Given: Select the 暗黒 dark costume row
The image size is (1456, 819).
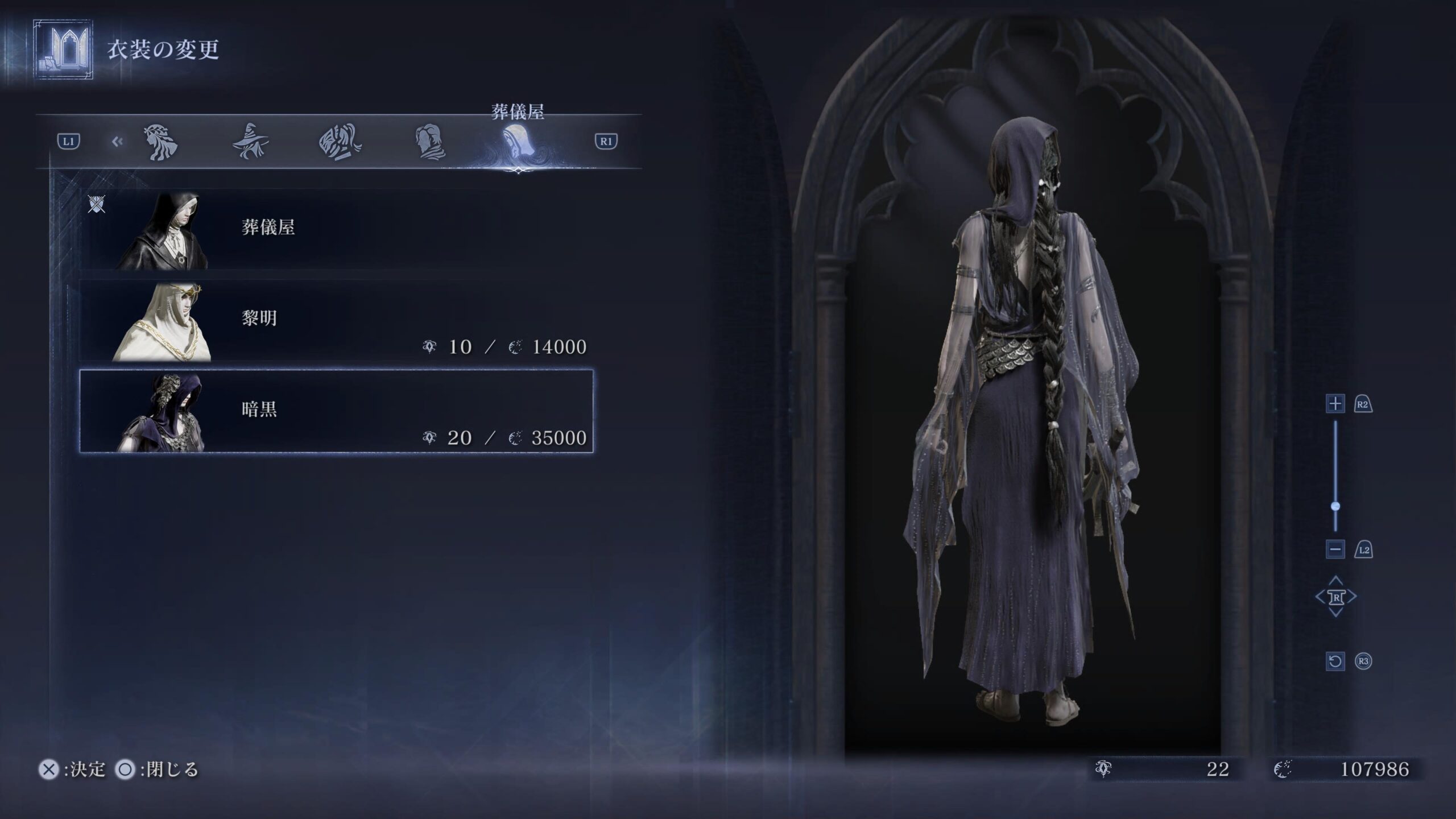Looking at the screenshot, I should [336, 411].
